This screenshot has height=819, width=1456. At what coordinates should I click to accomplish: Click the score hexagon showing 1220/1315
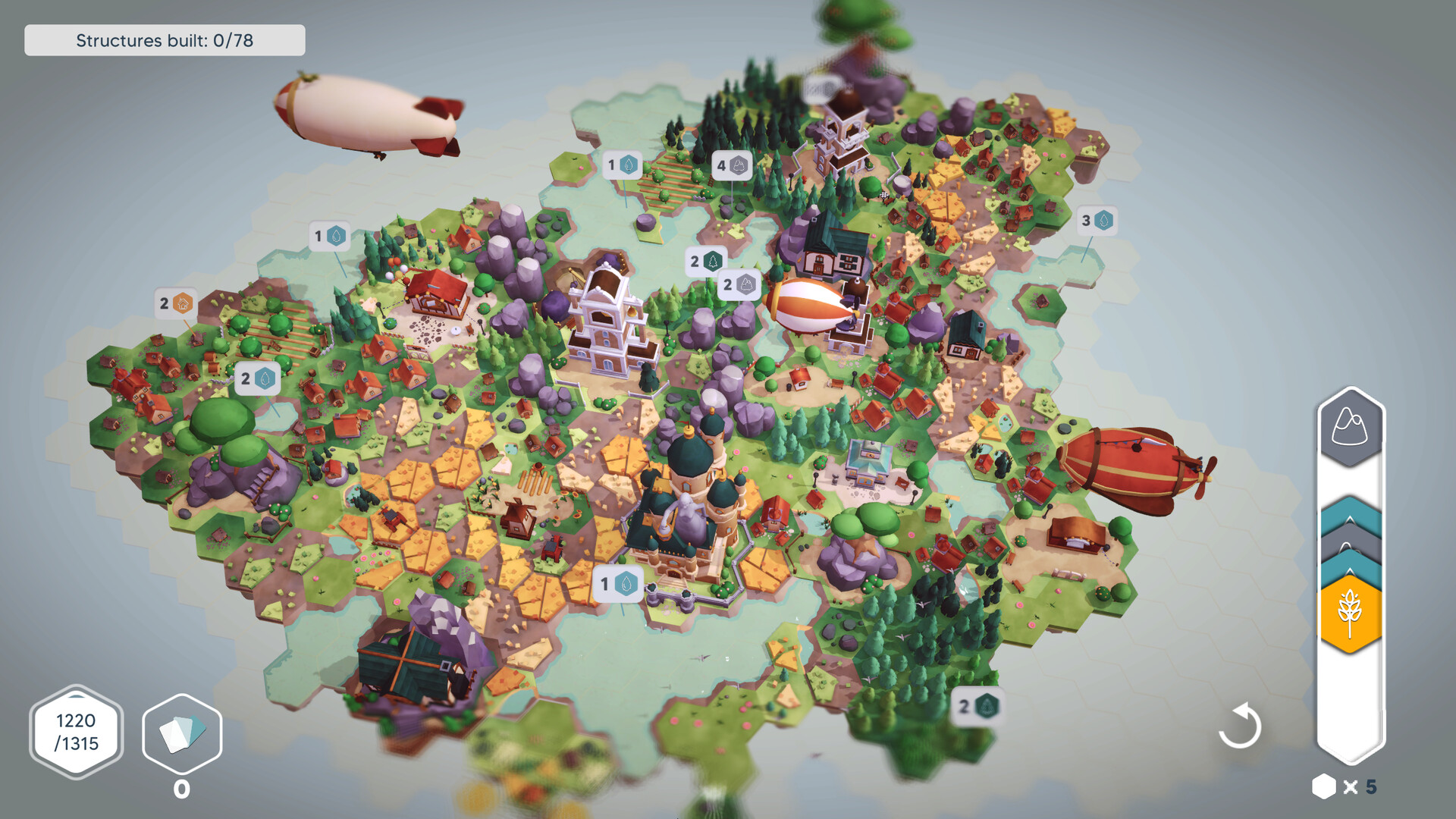click(x=76, y=733)
